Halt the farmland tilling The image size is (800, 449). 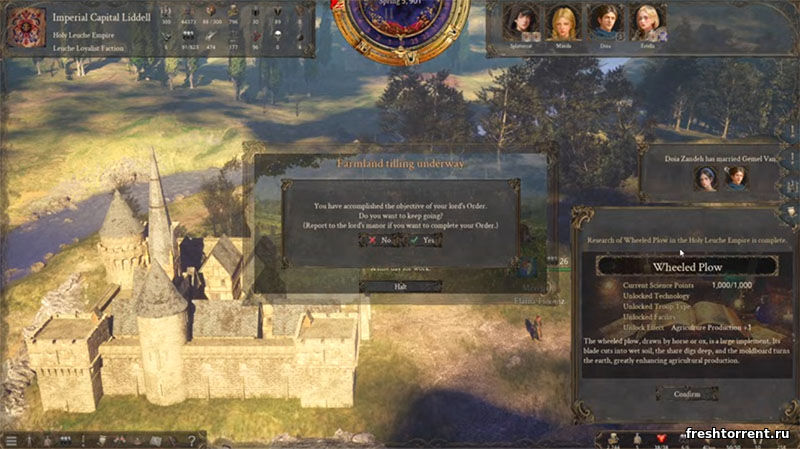pyautogui.click(x=399, y=287)
